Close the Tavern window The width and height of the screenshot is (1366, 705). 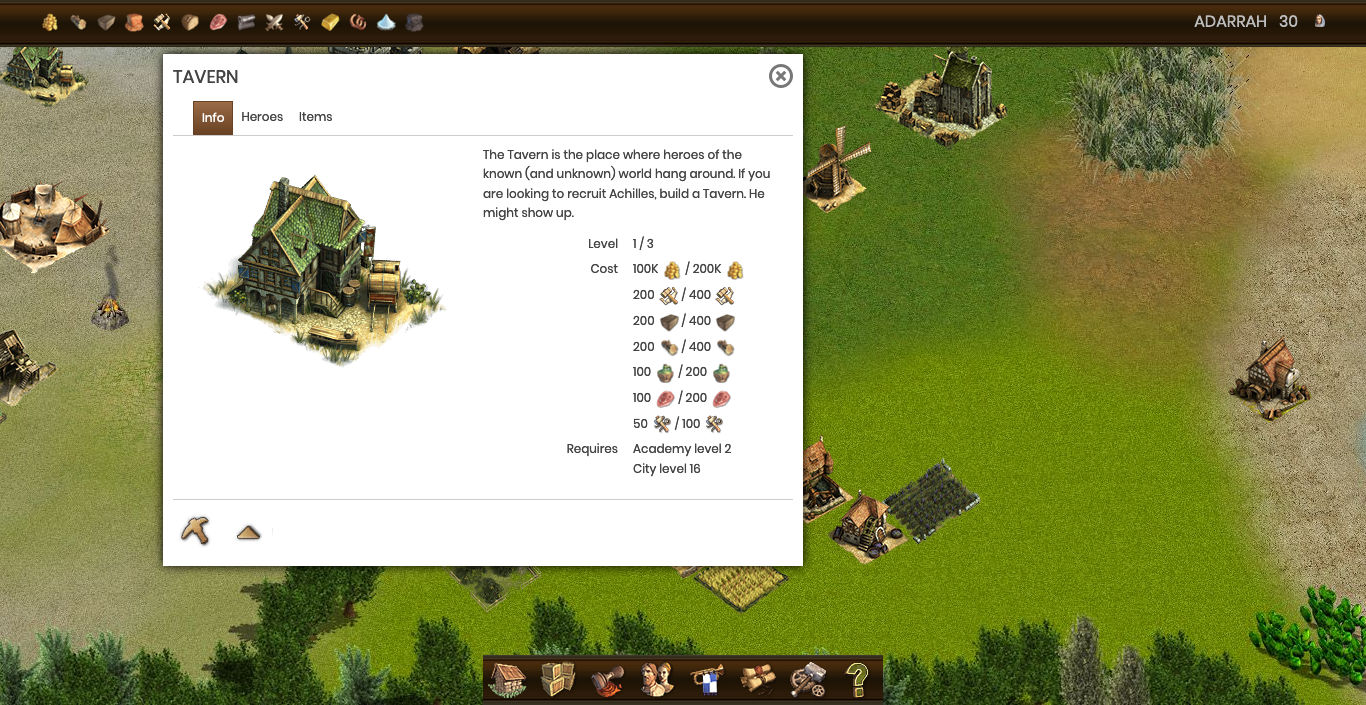[x=780, y=76]
